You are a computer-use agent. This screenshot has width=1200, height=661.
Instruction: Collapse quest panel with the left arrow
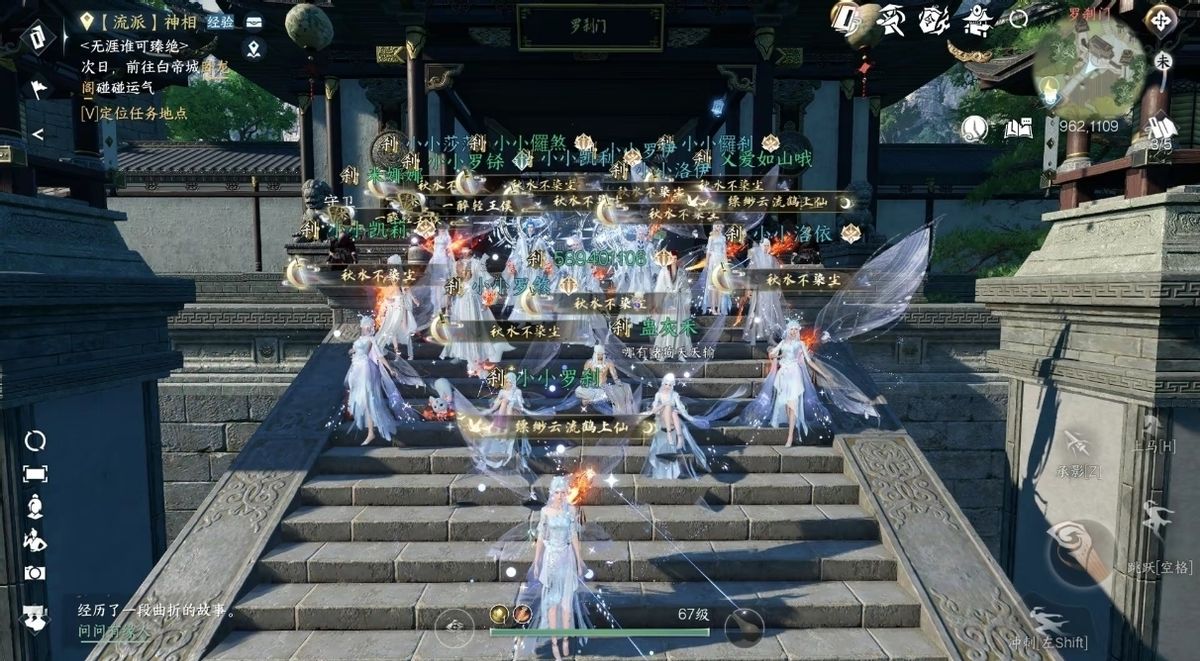point(37,133)
